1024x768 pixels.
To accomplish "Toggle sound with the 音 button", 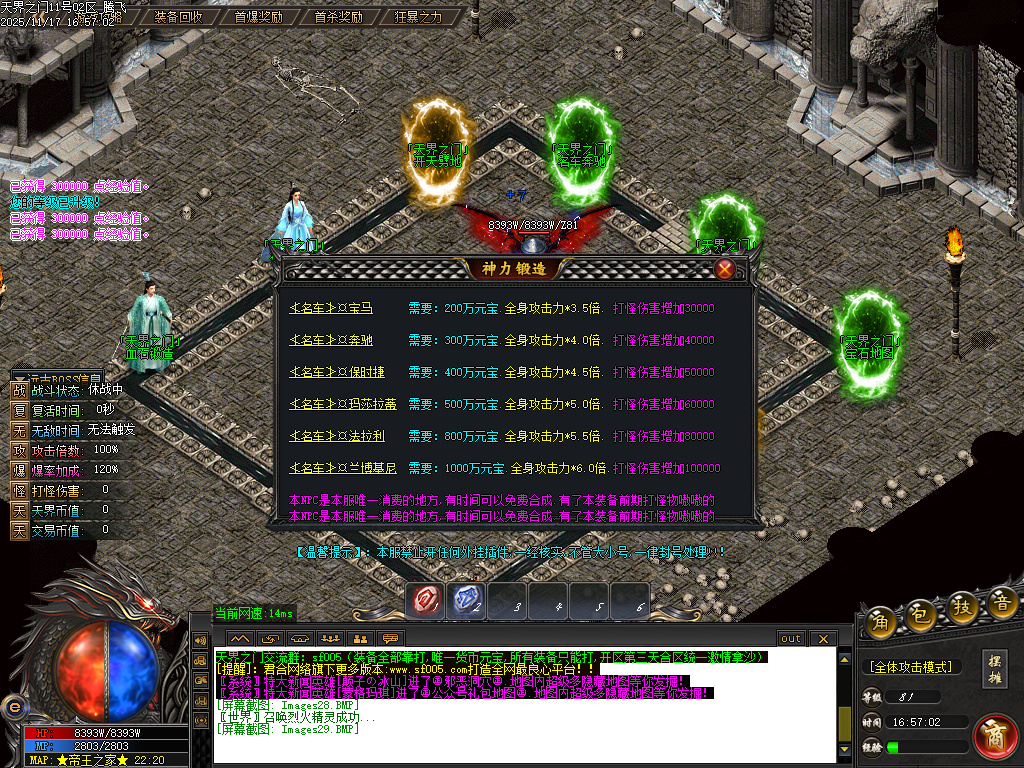I will click(1001, 602).
